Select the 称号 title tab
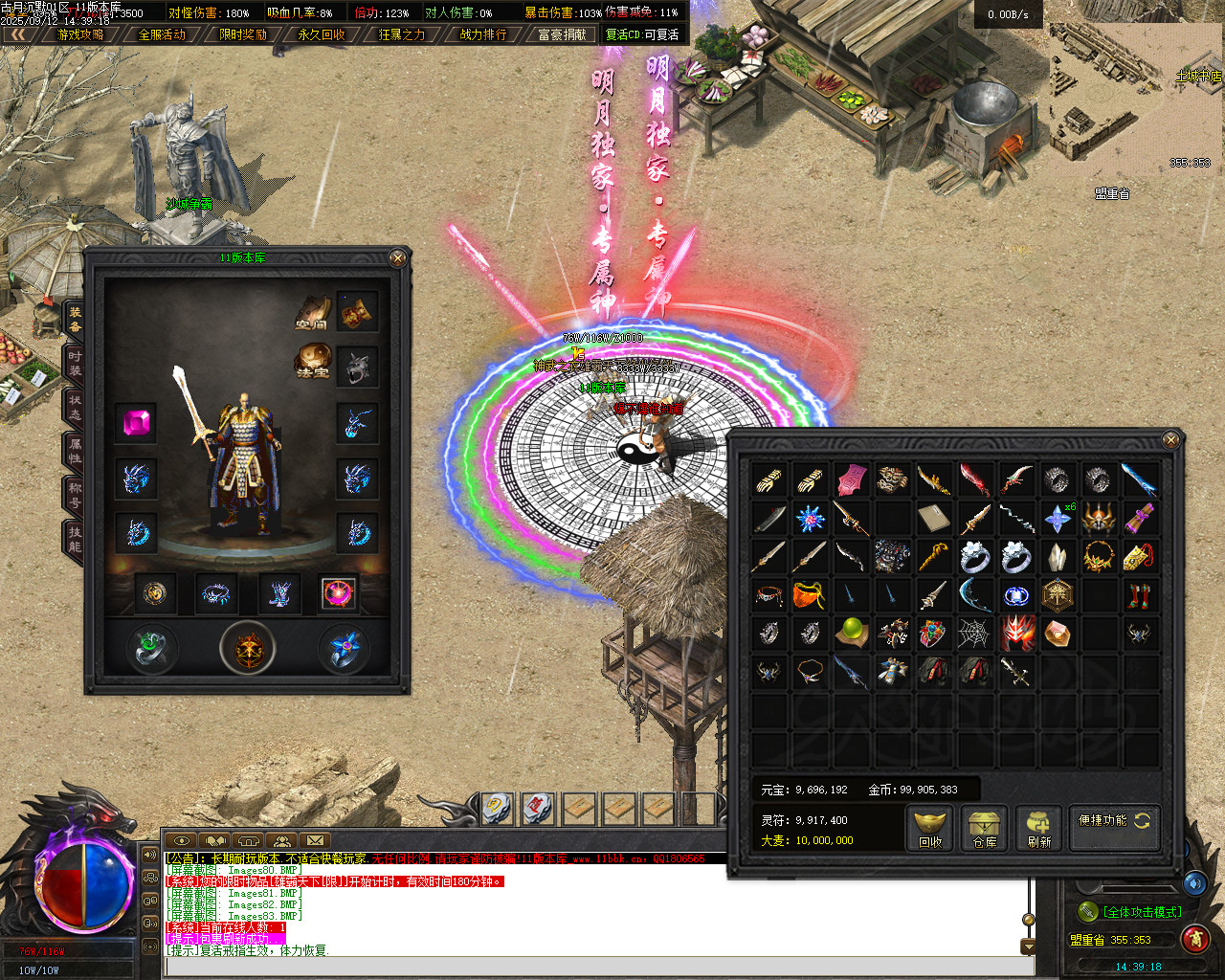The height and width of the screenshot is (980, 1225). (75, 495)
